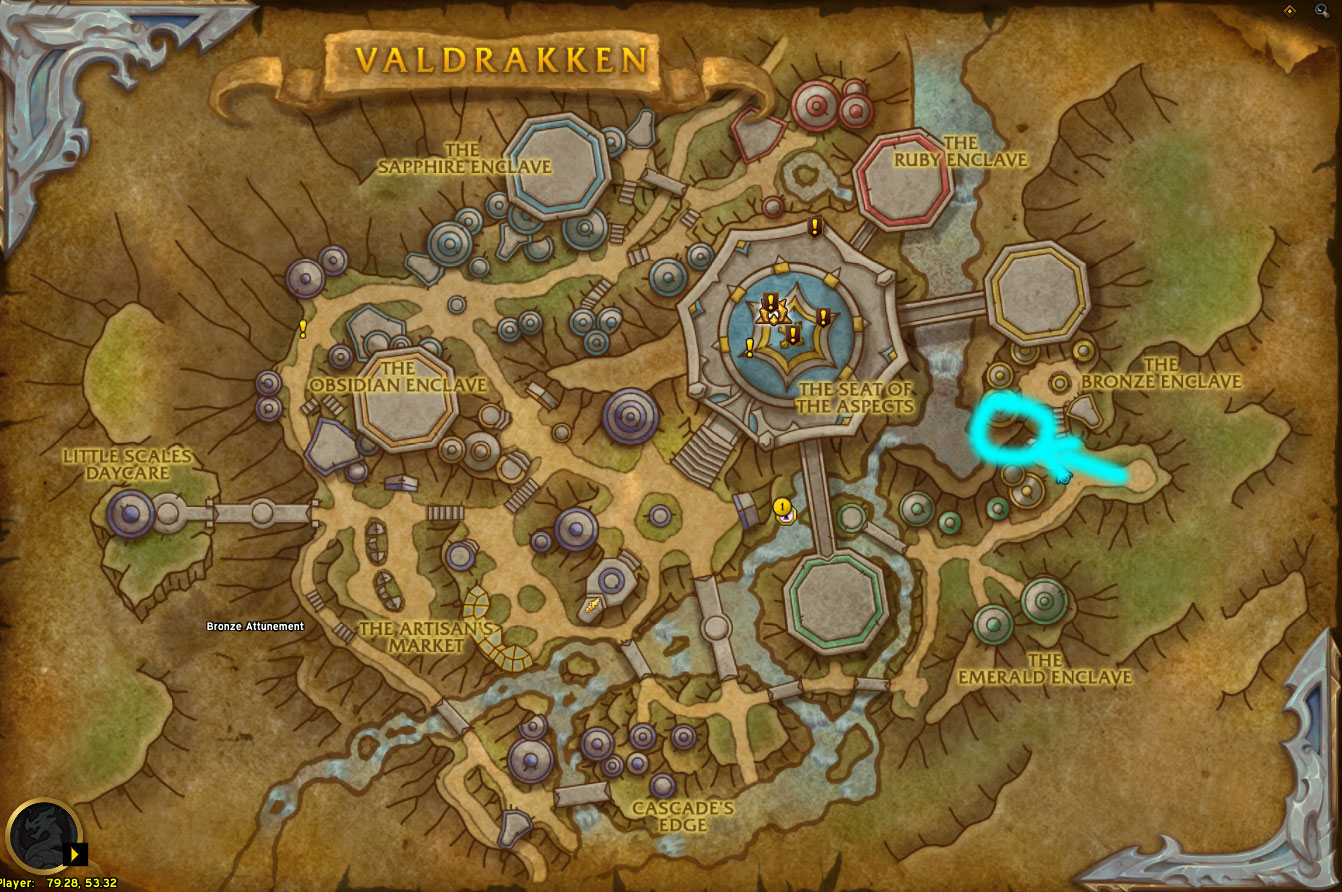1342x892 pixels.
Task: Click the gold diamond tracking icon in top-right corner
Action: coord(1292,11)
